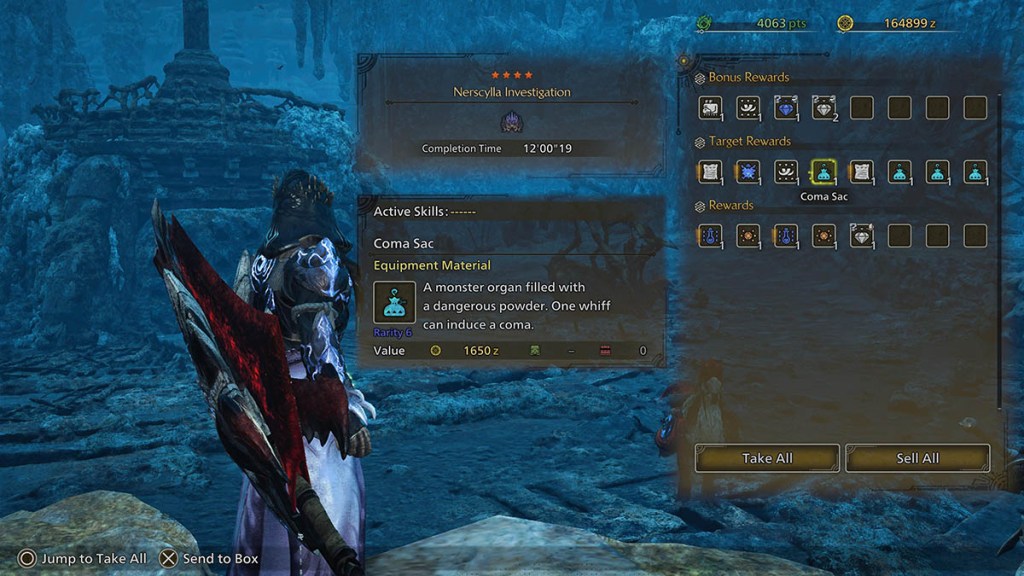Screen dimensions: 1024x576
Task: Select the blue spider icon in Target Rewards
Action: click(747, 172)
